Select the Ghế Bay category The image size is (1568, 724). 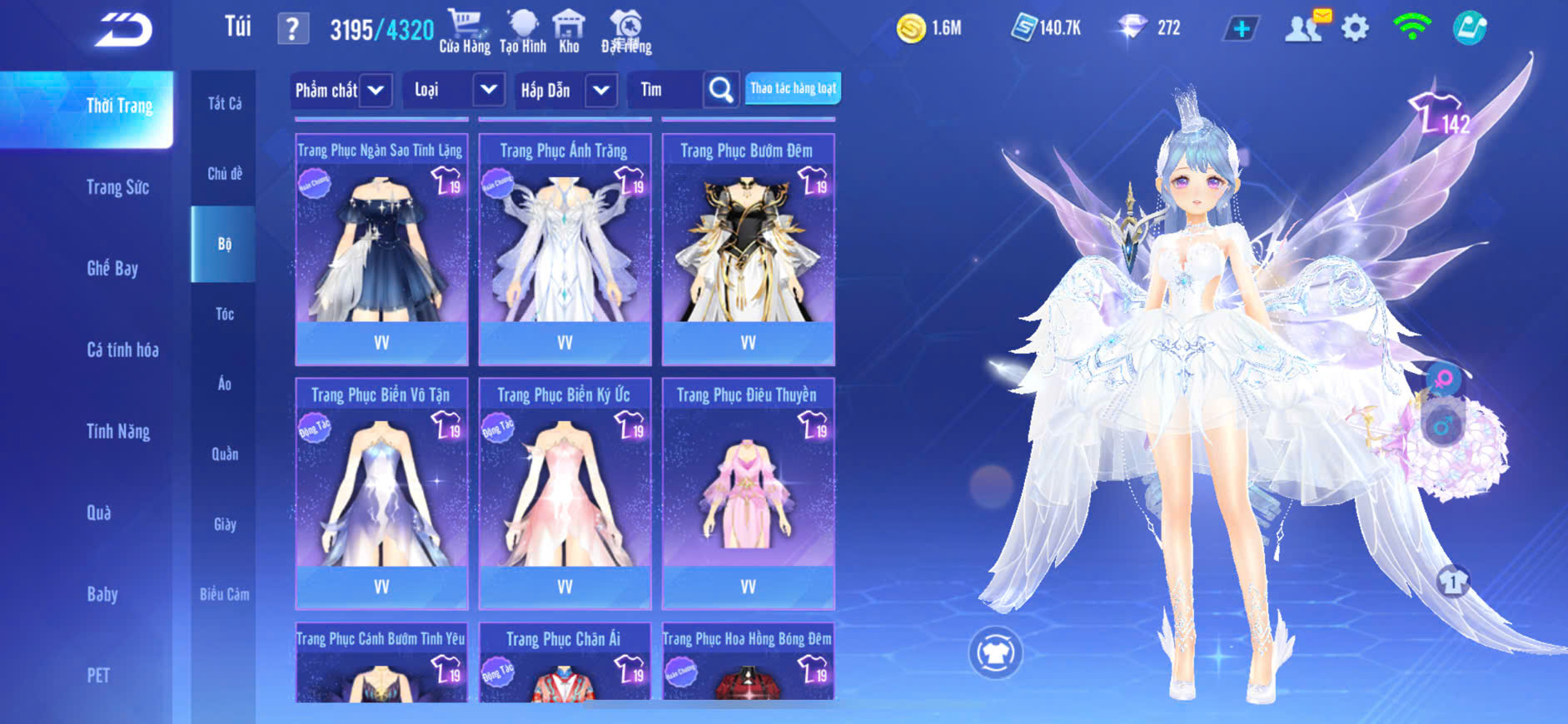coord(112,268)
